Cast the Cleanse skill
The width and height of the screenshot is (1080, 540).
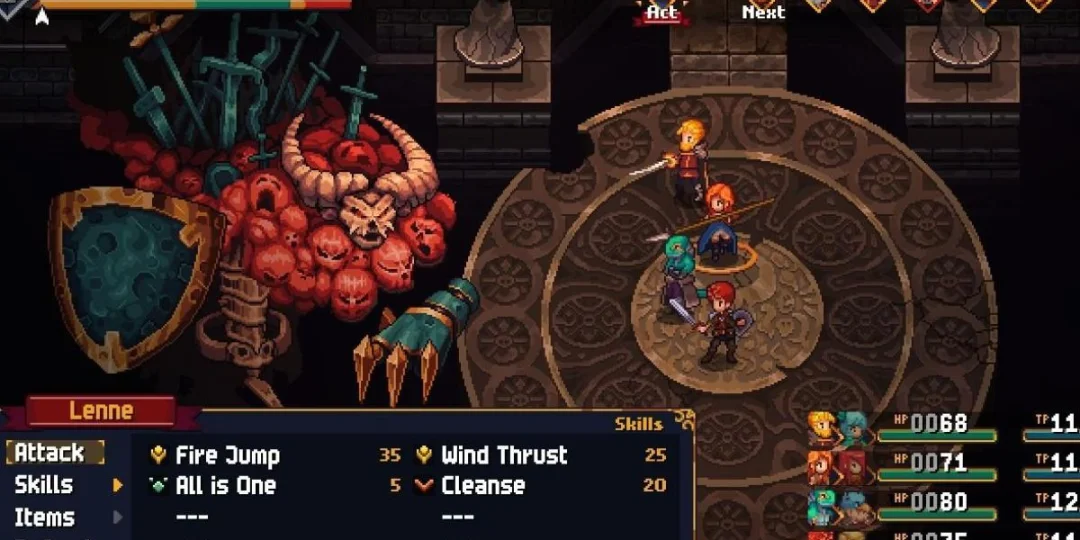pos(482,486)
